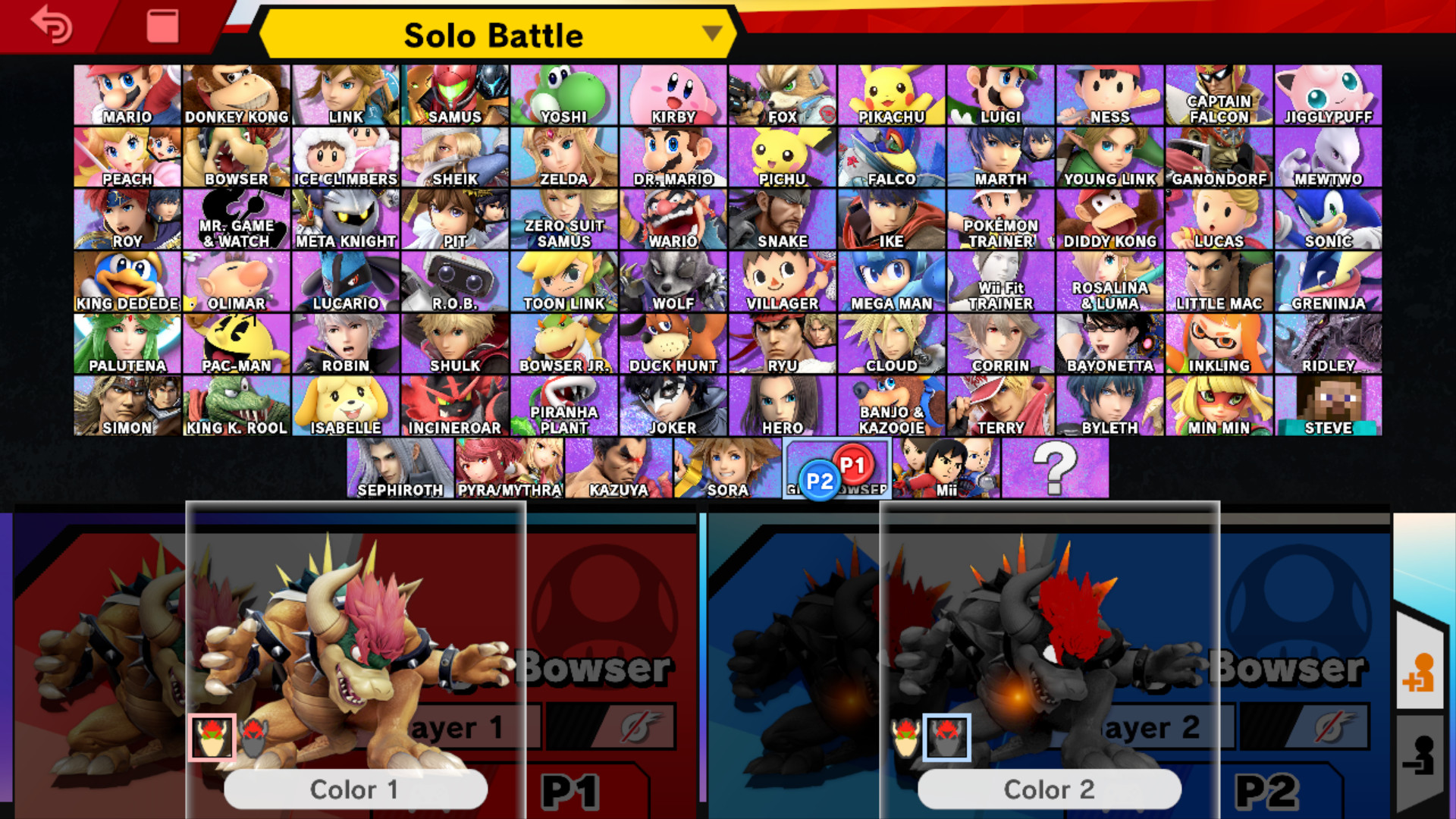Viewport: 1456px width, 819px height.
Task: Click the back arrow icon top-left
Action: (50, 25)
